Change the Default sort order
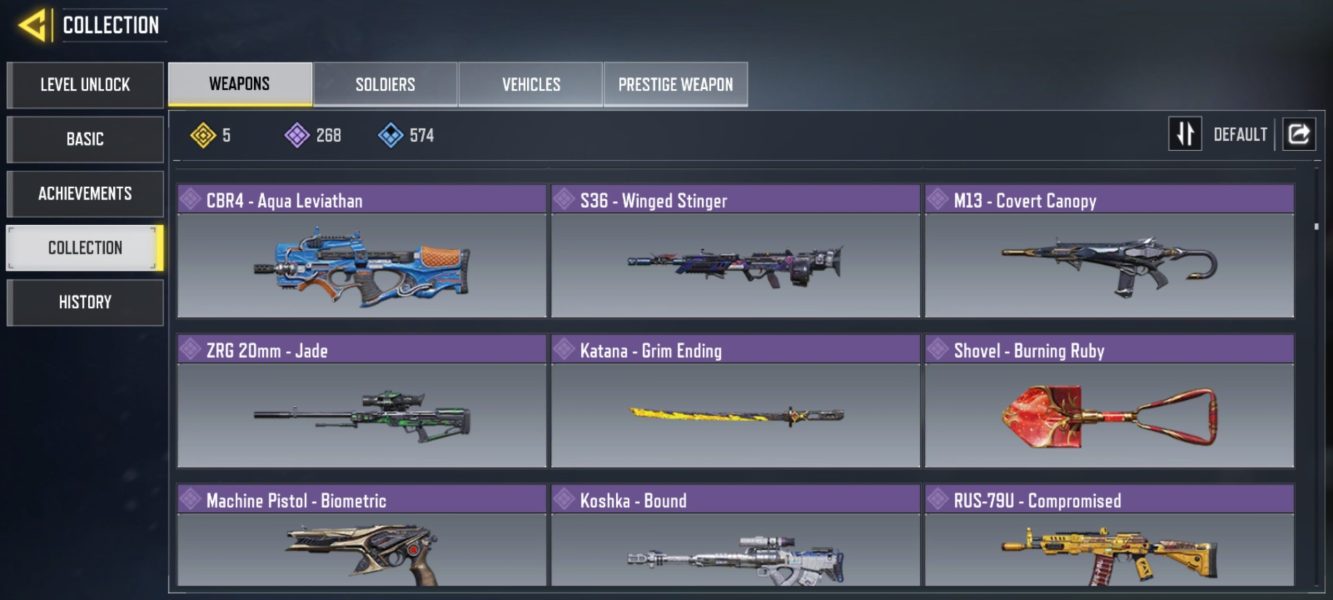 (1185, 134)
